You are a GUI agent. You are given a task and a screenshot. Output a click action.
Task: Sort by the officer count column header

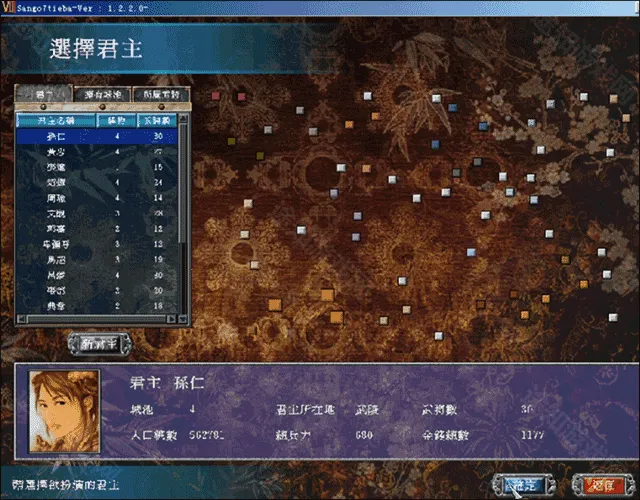click(158, 119)
